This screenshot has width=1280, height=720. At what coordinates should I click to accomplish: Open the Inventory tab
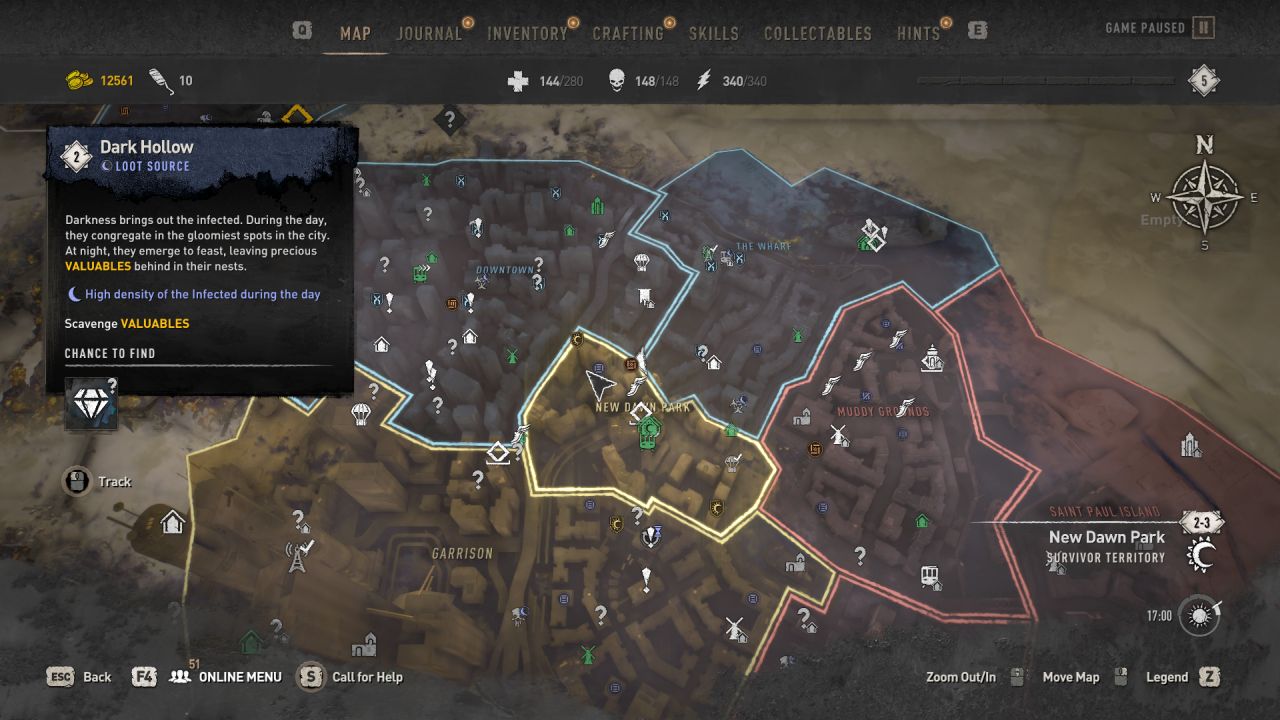tap(527, 33)
